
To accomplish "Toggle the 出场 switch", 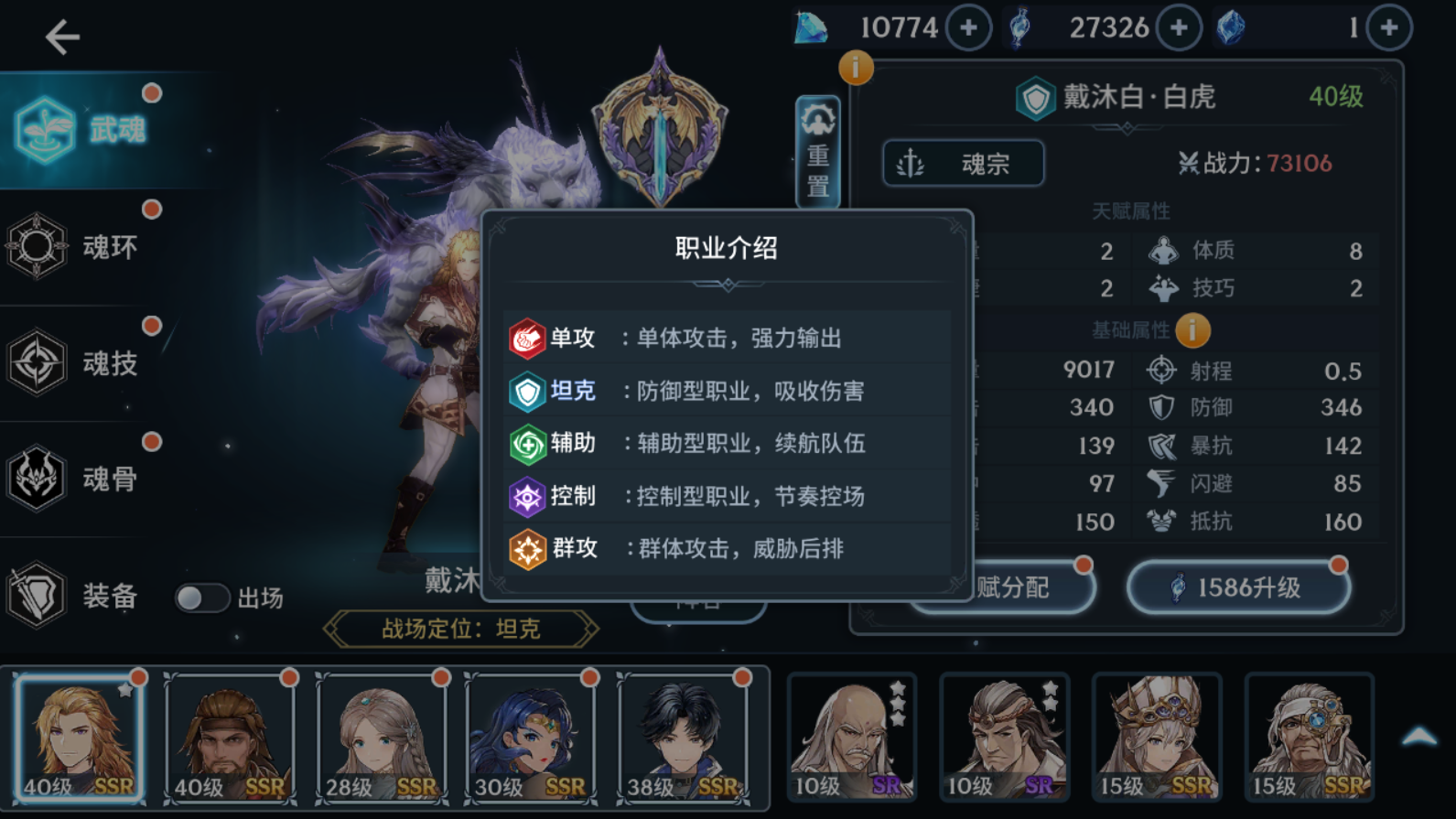I will pyautogui.click(x=203, y=598).
